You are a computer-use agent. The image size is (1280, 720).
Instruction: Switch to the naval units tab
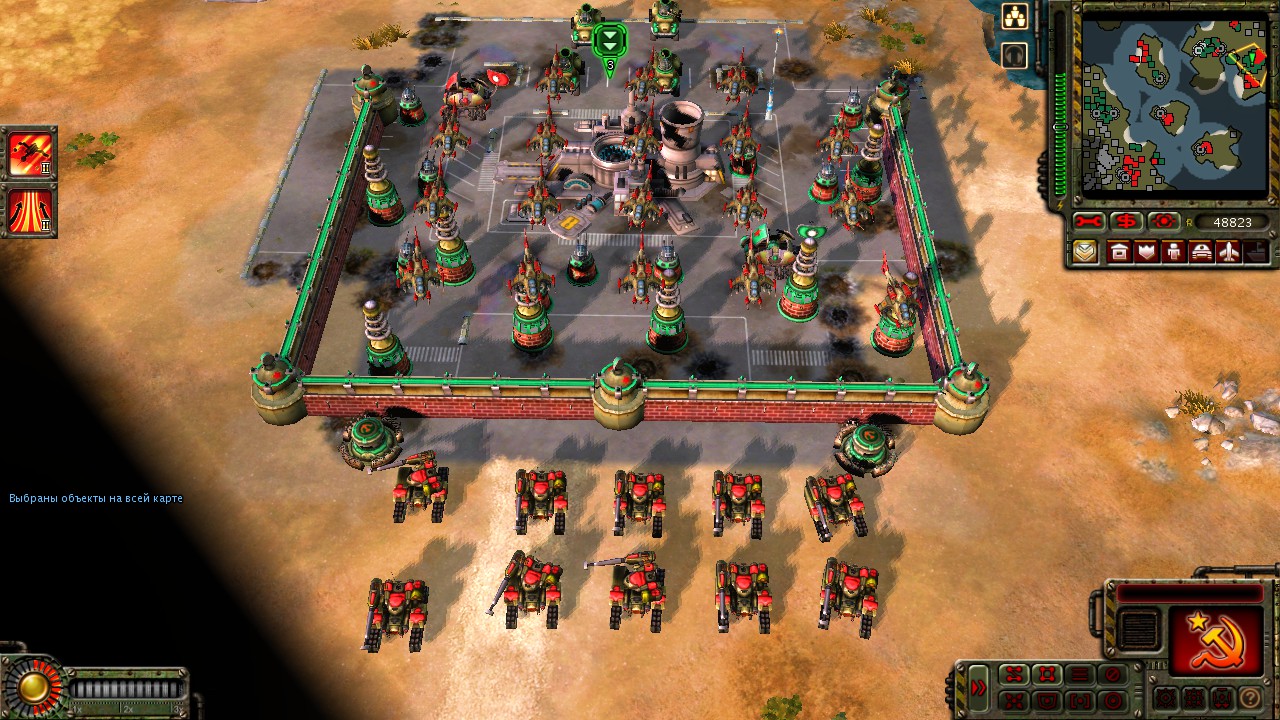1255,252
